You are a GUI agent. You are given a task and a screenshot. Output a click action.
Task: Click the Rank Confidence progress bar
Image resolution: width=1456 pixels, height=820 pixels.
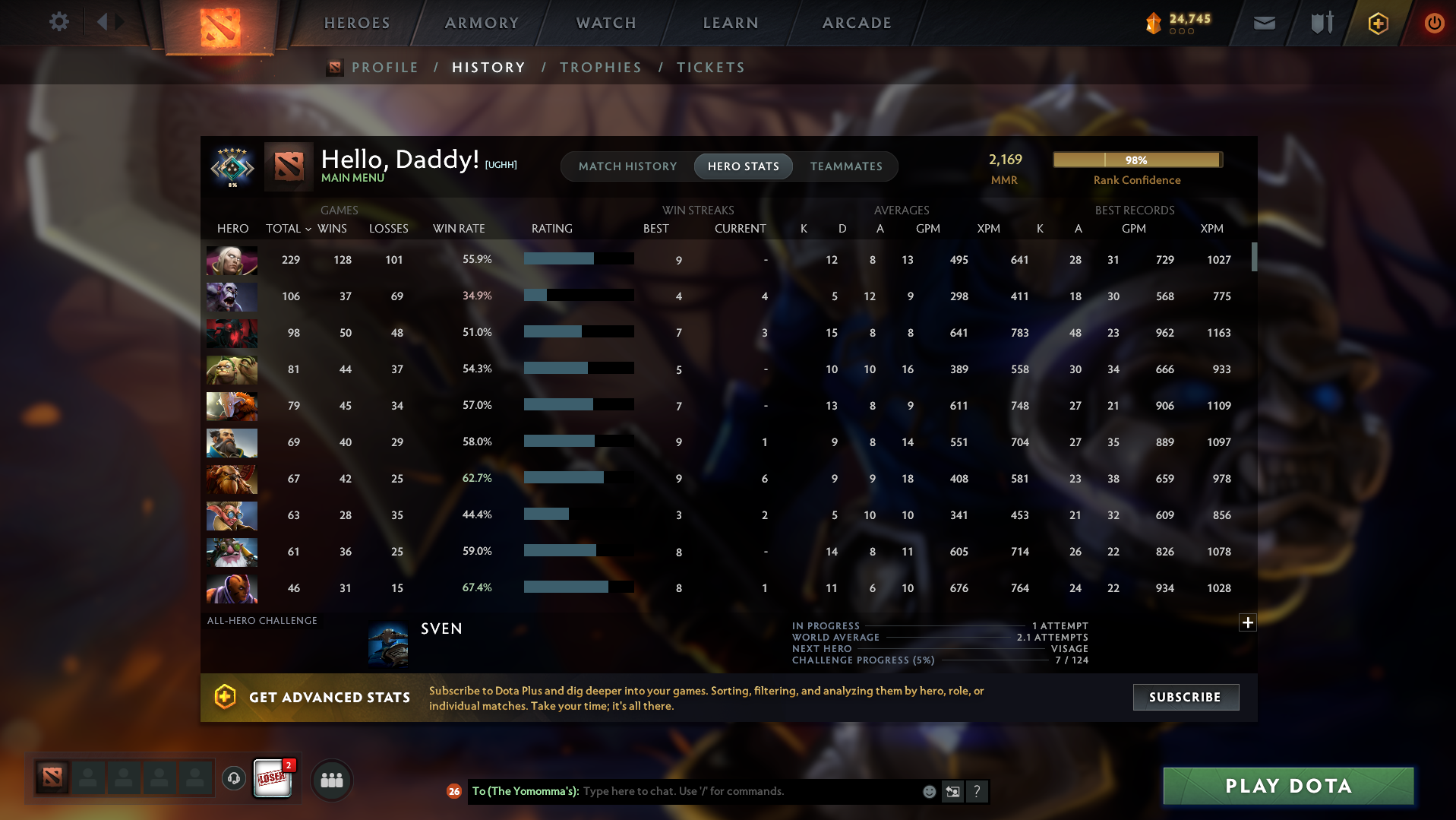pos(1136,160)
